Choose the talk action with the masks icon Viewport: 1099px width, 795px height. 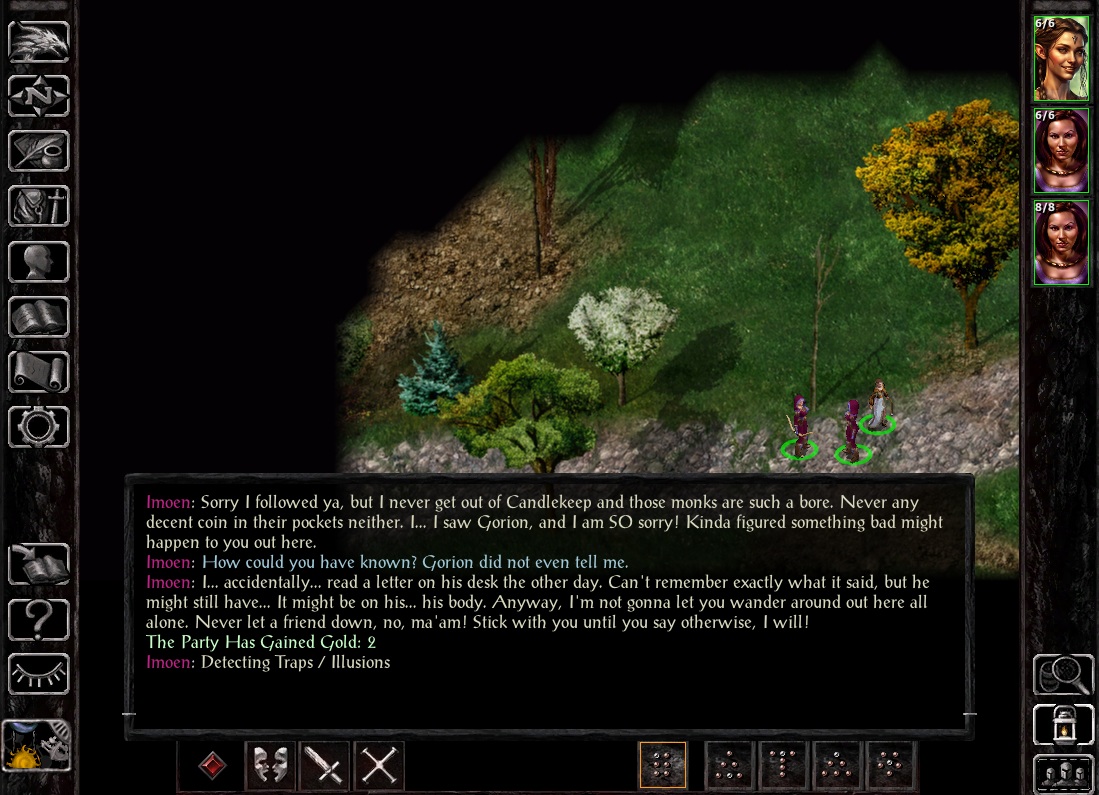coord(270,766)
